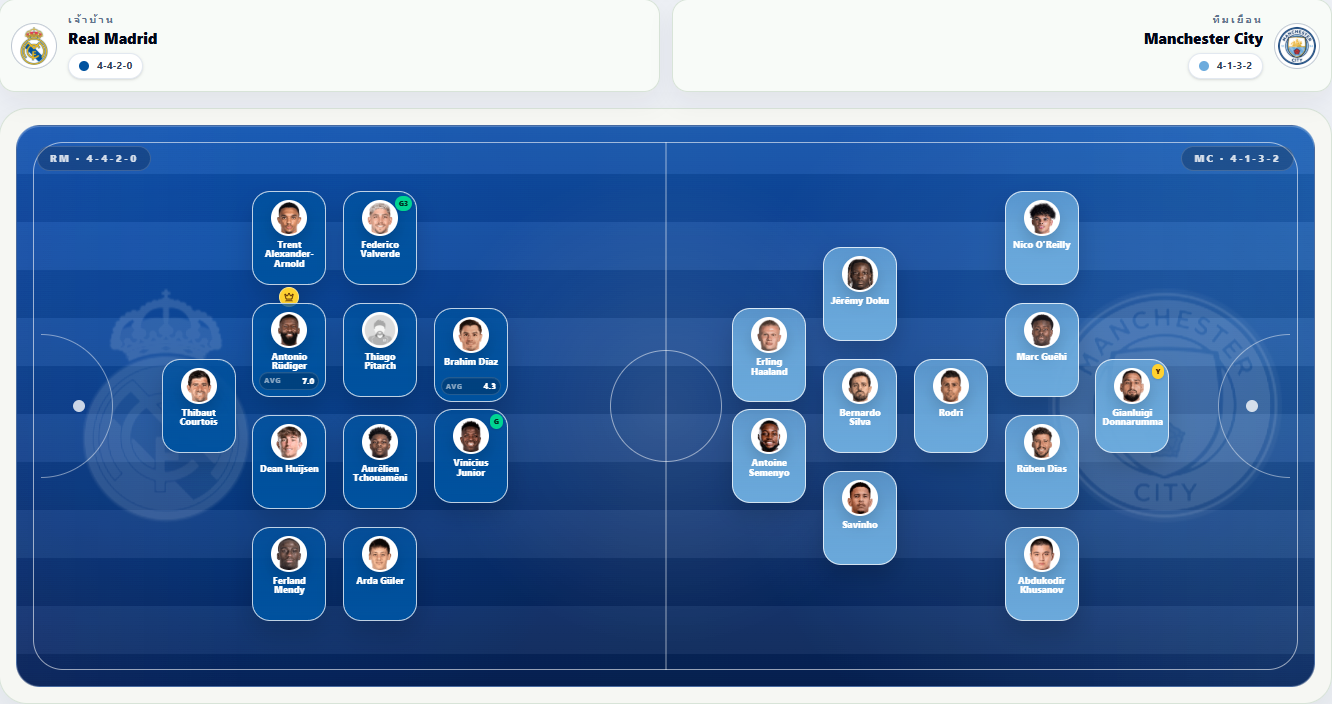The width and height of the screenshot is (1332, 704).
Task: Select Nico O'Reilly's player card
Action: click(1042, 238)
